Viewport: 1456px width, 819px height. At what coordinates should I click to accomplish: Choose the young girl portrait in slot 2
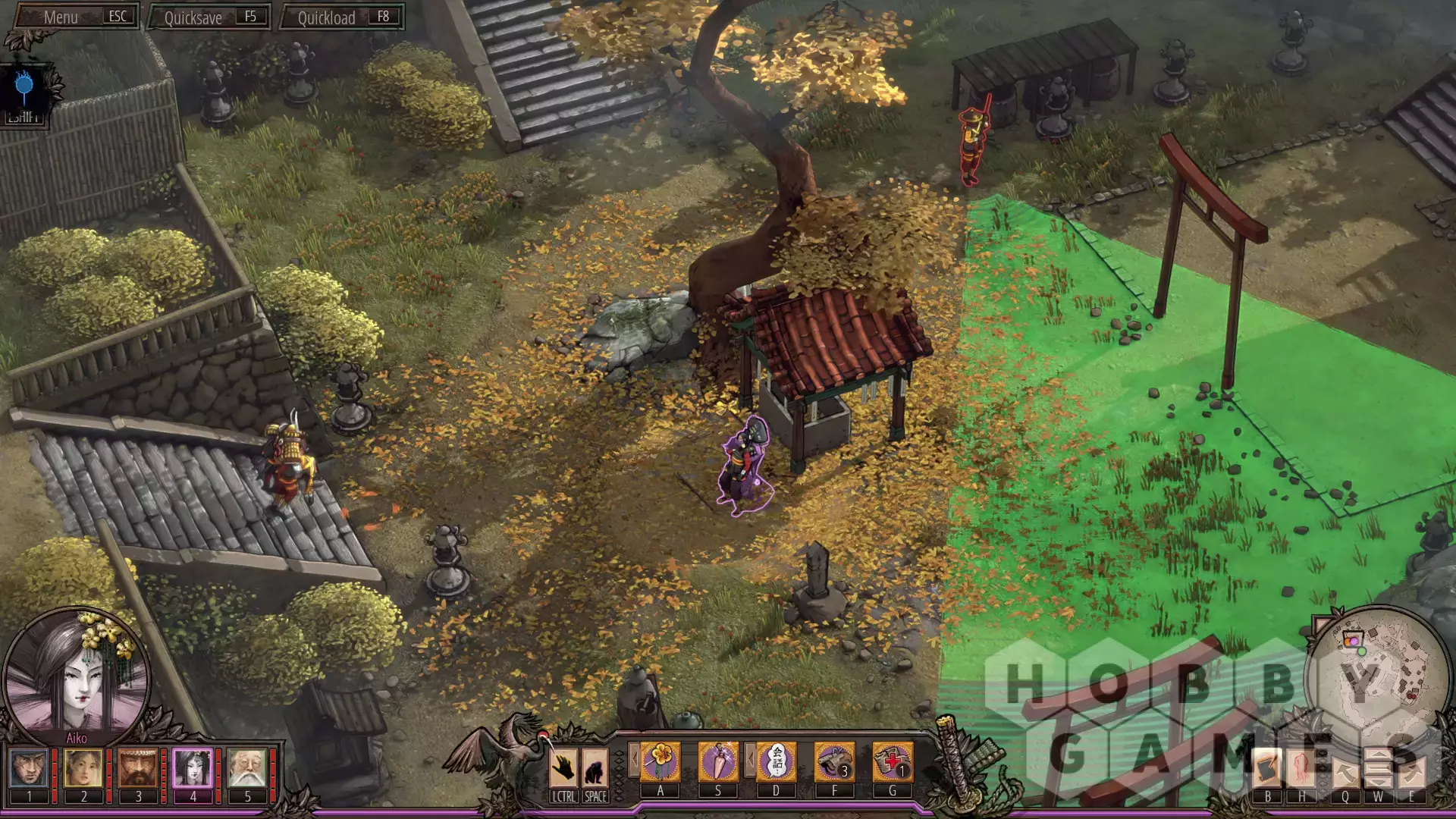83,767
